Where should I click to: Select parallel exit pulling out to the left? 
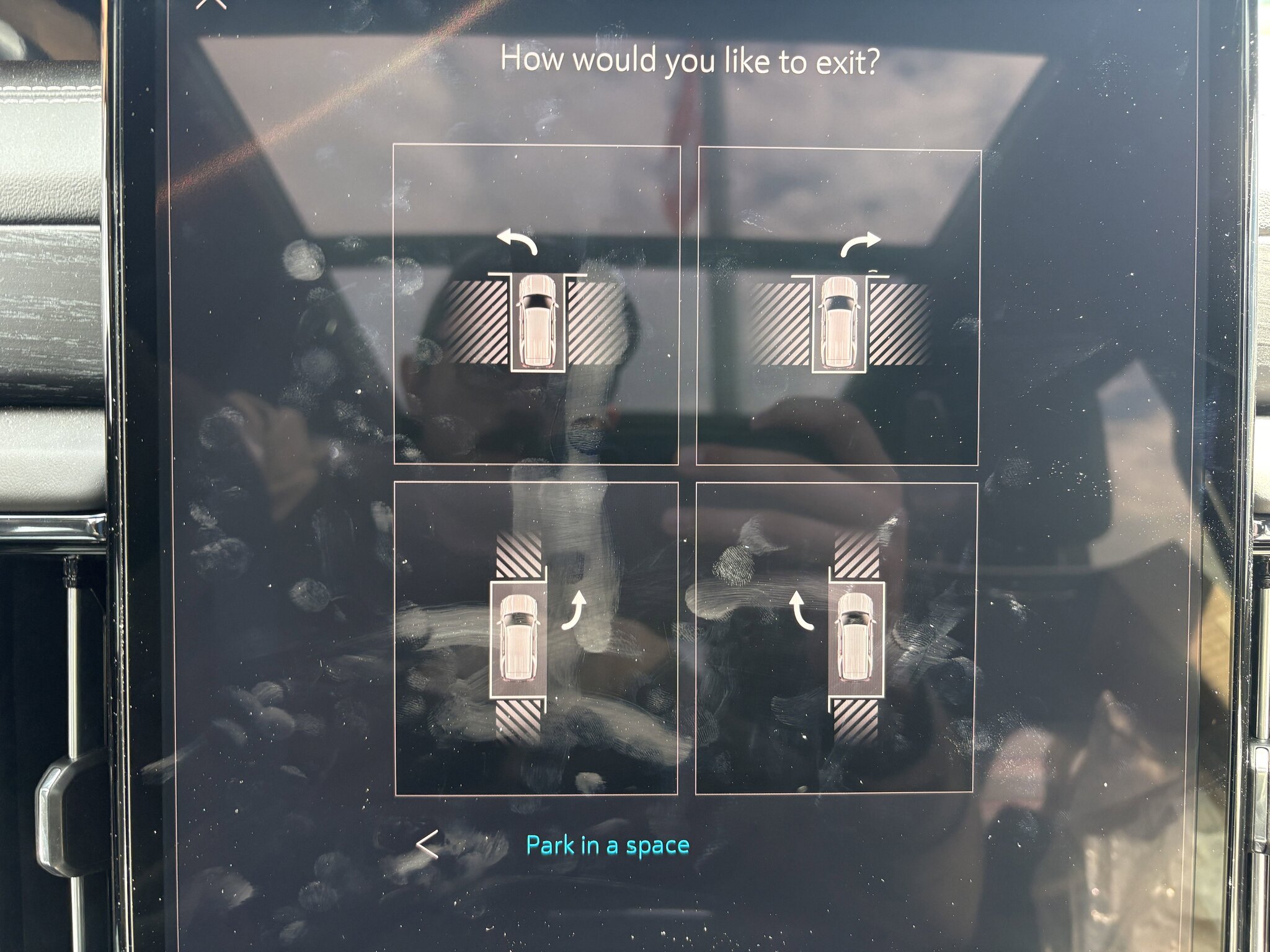pos(835,638)
